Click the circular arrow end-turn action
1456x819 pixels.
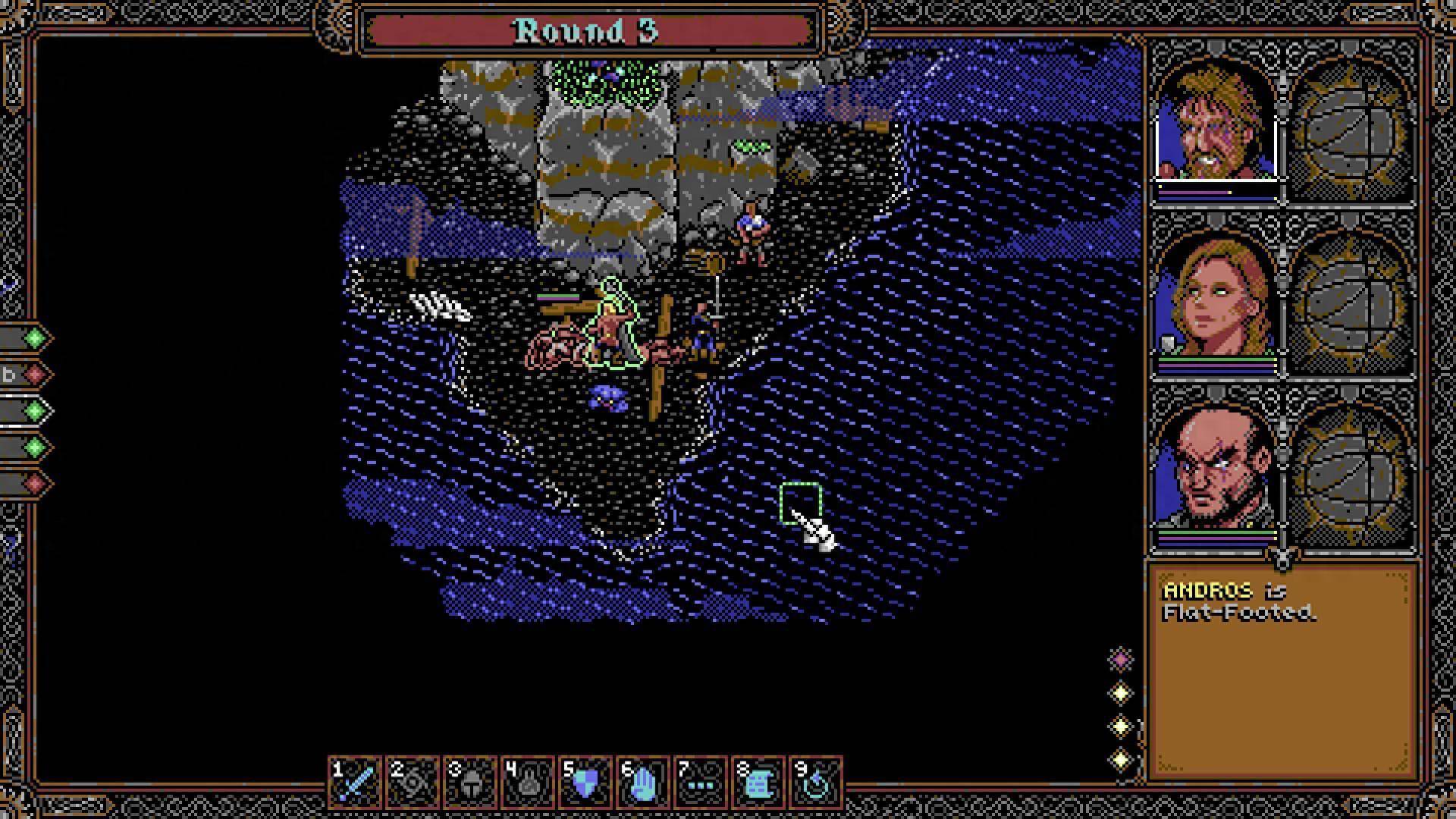816,781
